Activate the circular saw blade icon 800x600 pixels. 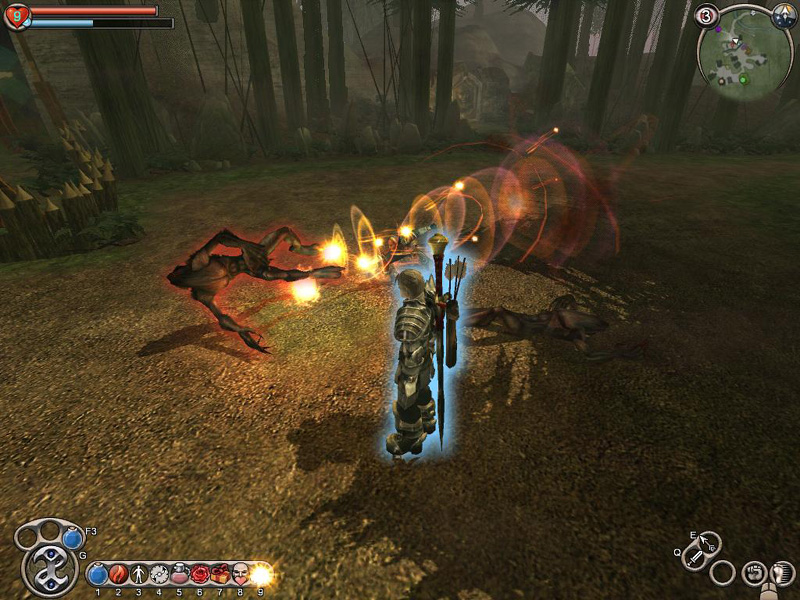tap(158, 575)
